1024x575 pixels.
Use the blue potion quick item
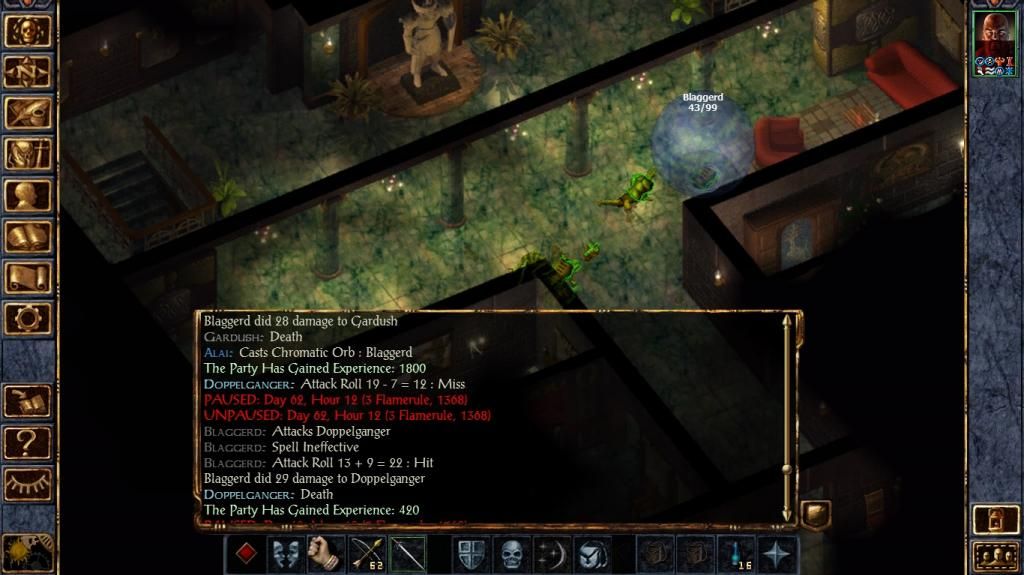click(736, 554)
